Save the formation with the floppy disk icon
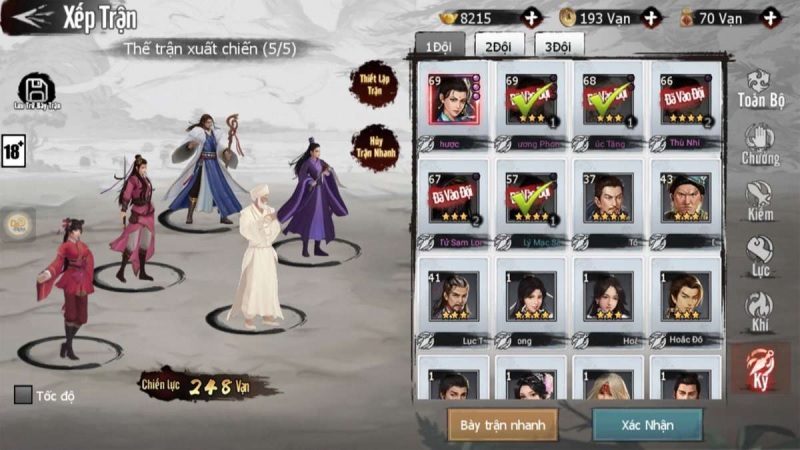Screen dimensions: 800x450 click(37, 91)
